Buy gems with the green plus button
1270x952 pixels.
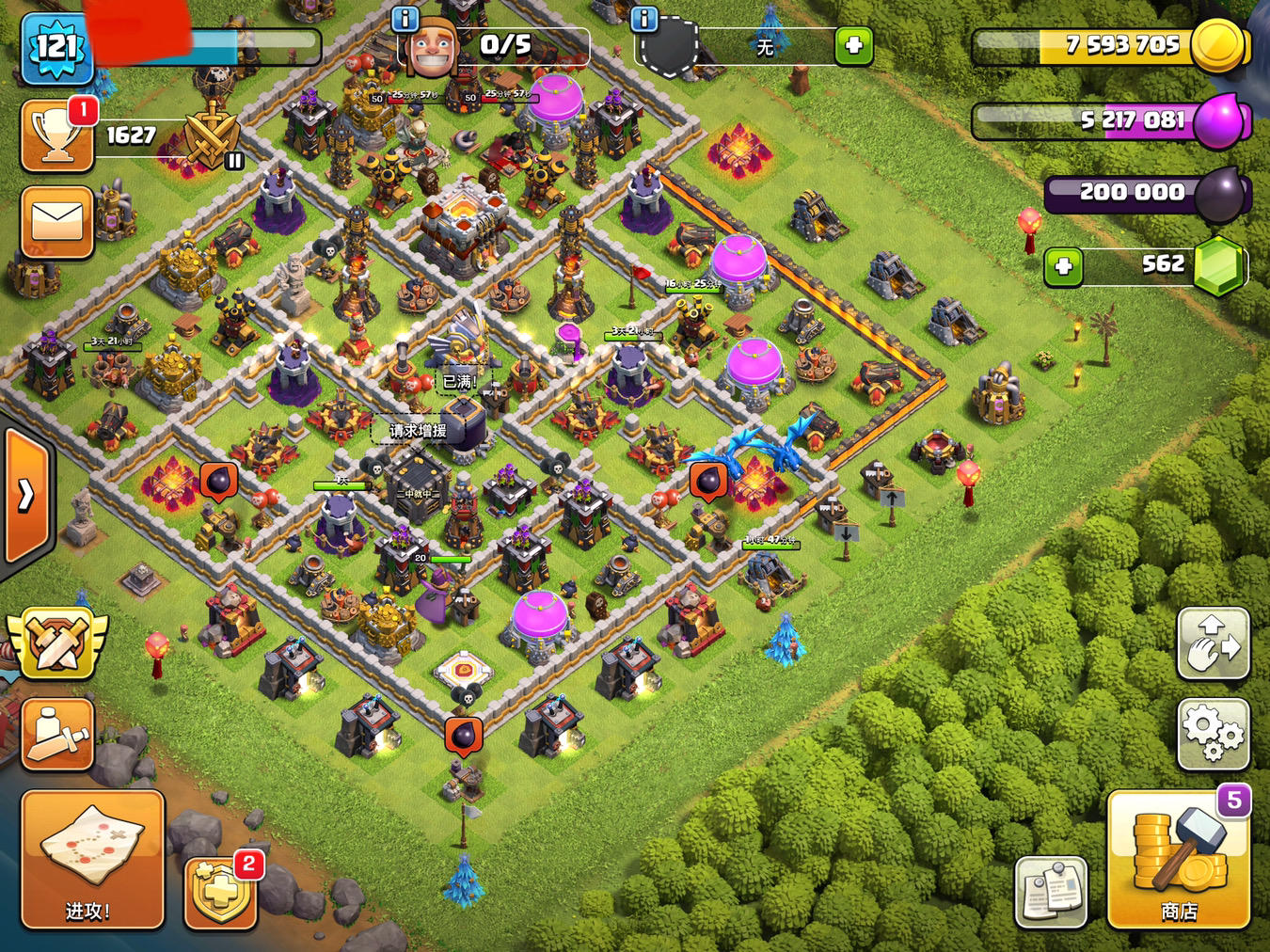1067,266
